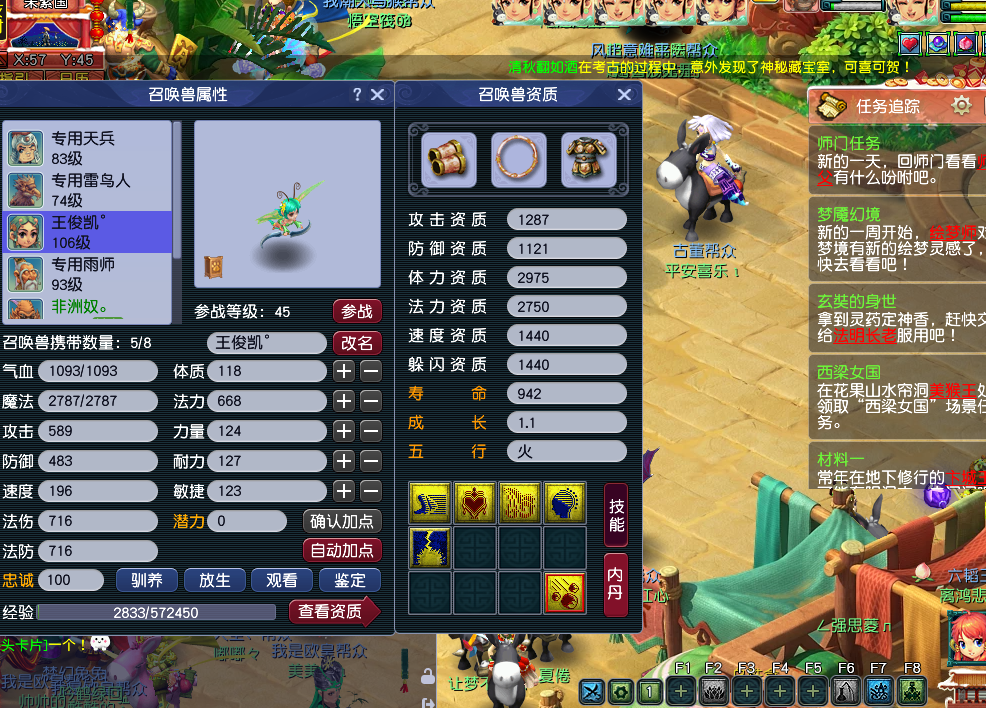This screenshot has width=986, height=708.
Task: Open 观看 to view the summon
Action: (281, 580)
